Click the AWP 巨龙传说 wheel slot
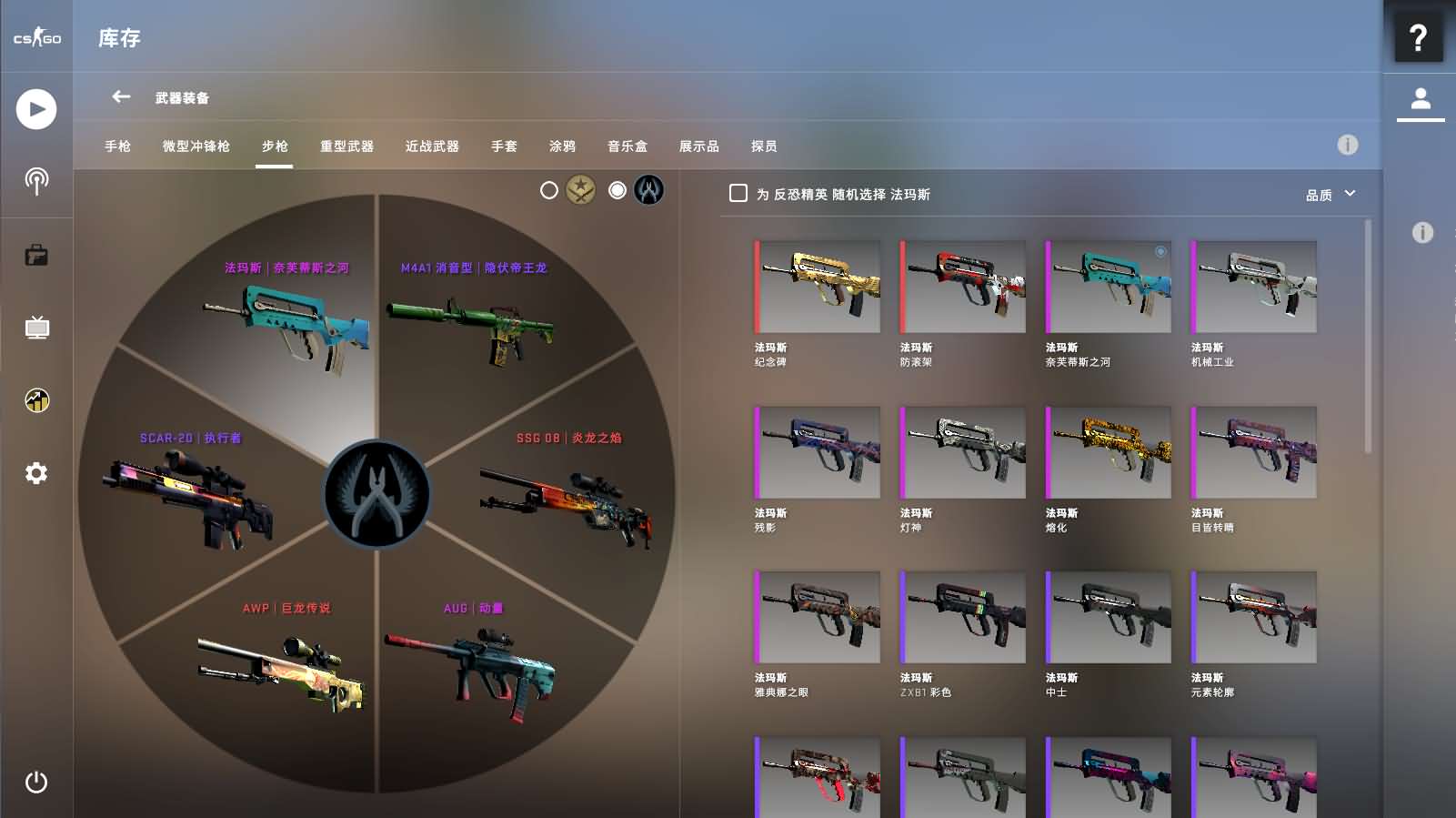Image resolution: width=1456 pixels, height=818 pixels. (x=284, y=664)
